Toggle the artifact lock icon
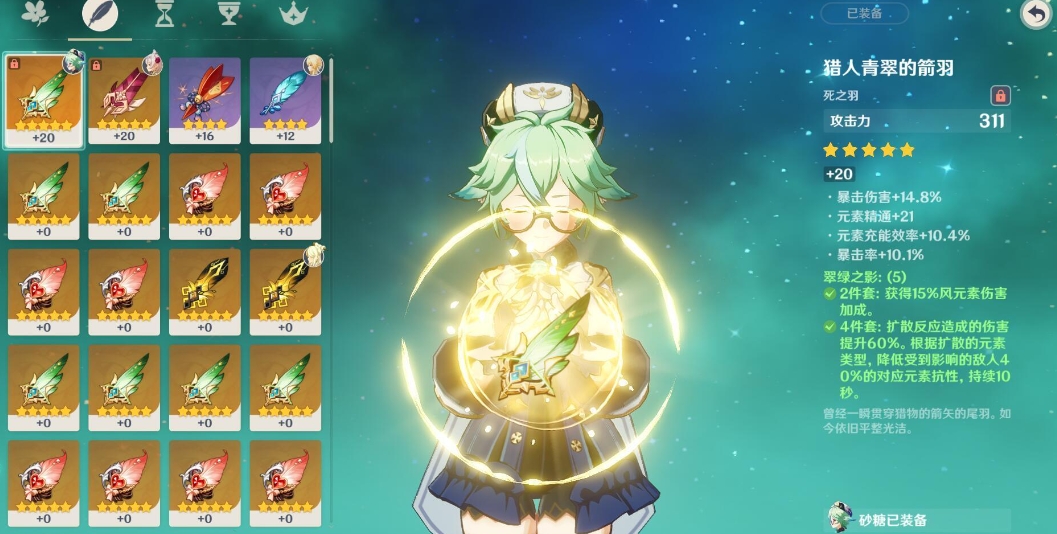Image resolution: width=1057 pixels, height=534 pixels. (999, 96)
